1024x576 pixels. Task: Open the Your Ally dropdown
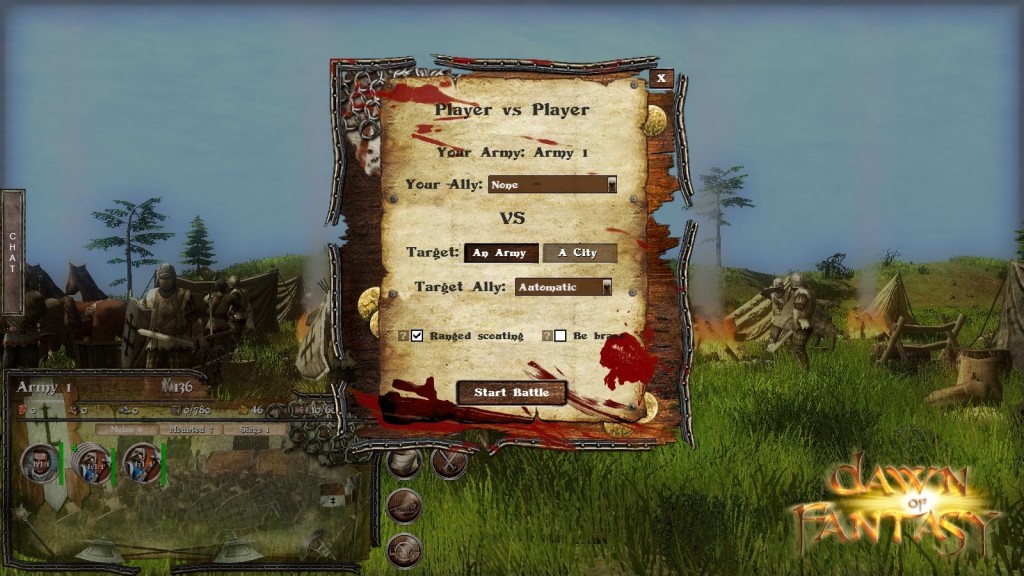tap(552, 185)
